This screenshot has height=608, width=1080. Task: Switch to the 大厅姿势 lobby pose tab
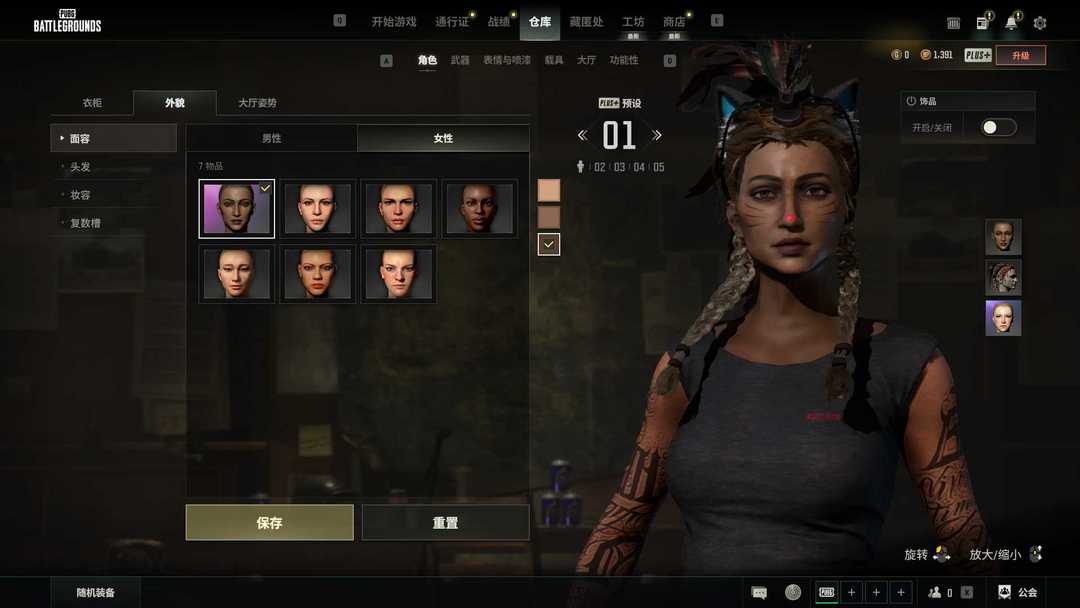tap(257, 103)
